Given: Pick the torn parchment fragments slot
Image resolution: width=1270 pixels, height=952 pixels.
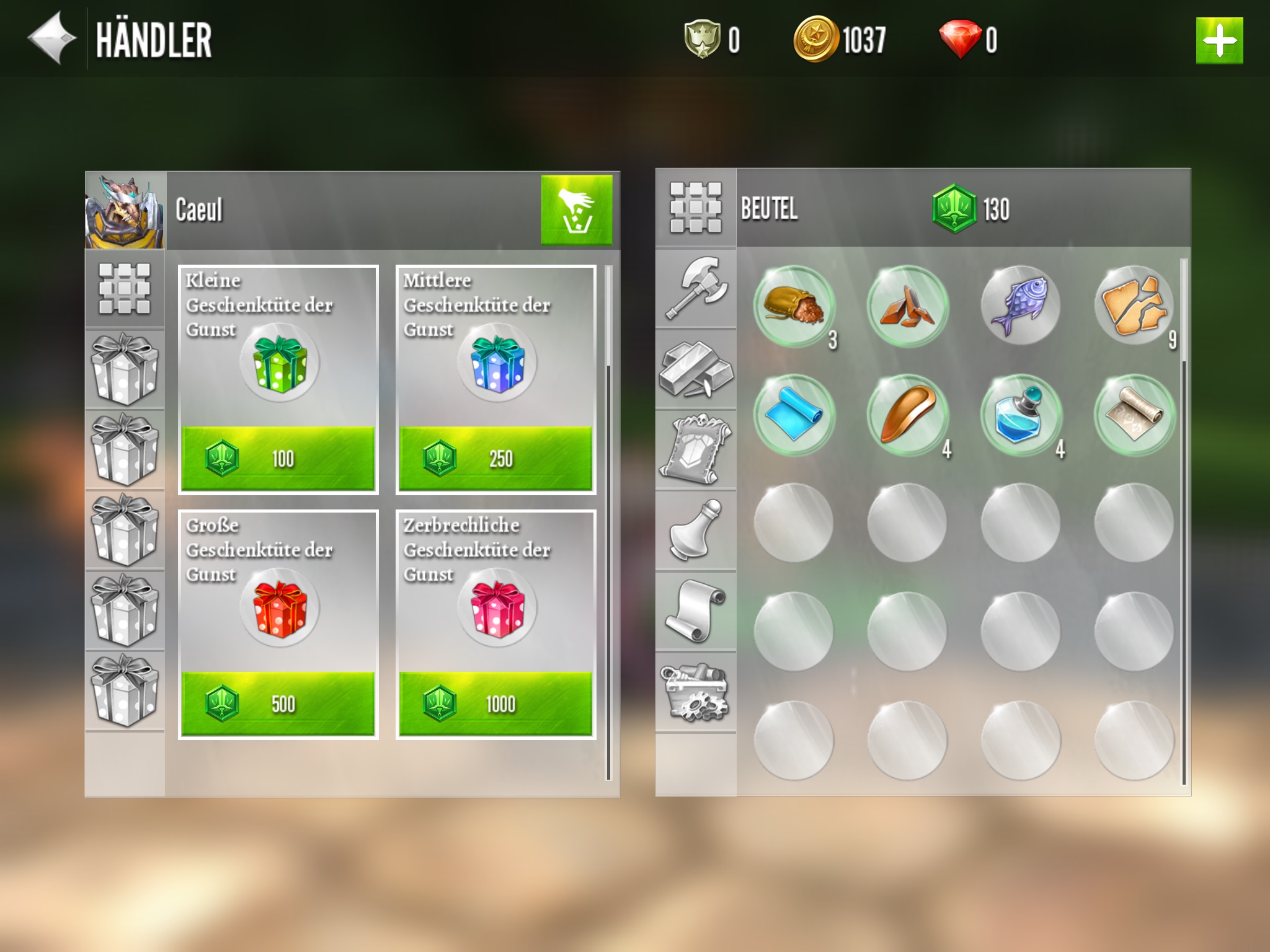Looking at the screenshot, I should [1134, 306].
